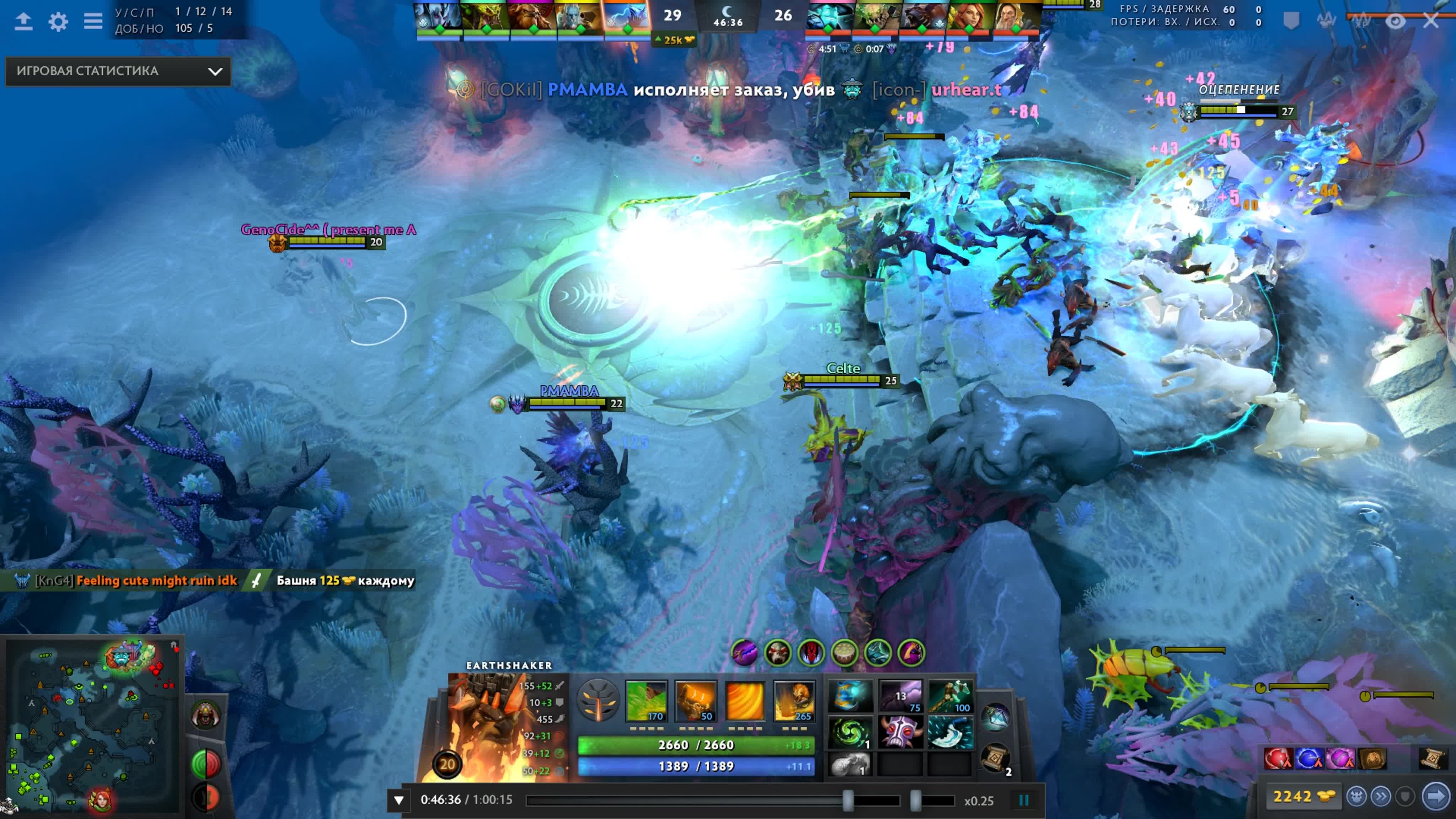Open the hamburger menu at top left
Image resolution: width=1456 pixels, height=819 pixels.
tap(93, 21)
